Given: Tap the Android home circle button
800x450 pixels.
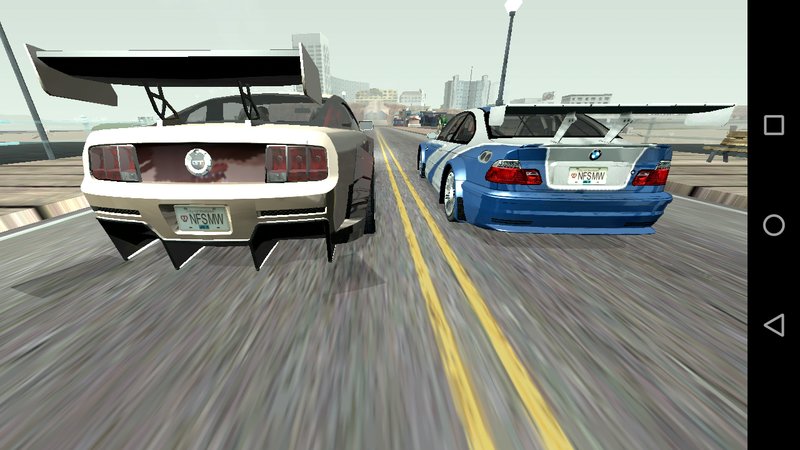Looking at the screenshot, I should 774,225.
